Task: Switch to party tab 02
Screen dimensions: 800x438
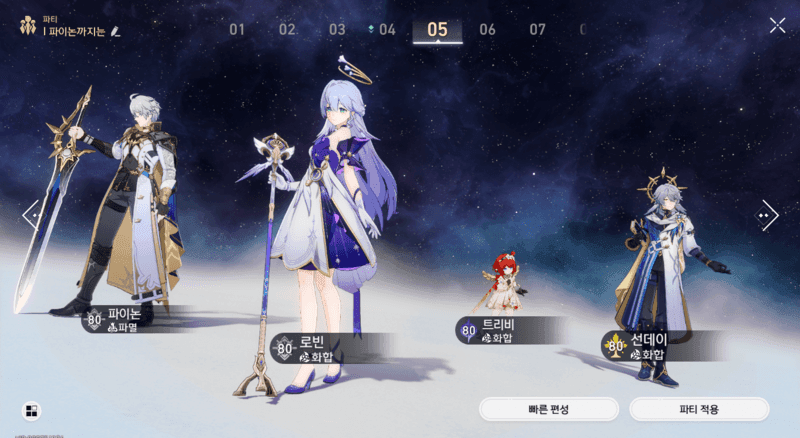Action: pyautogui.click(x=287, y=29)
